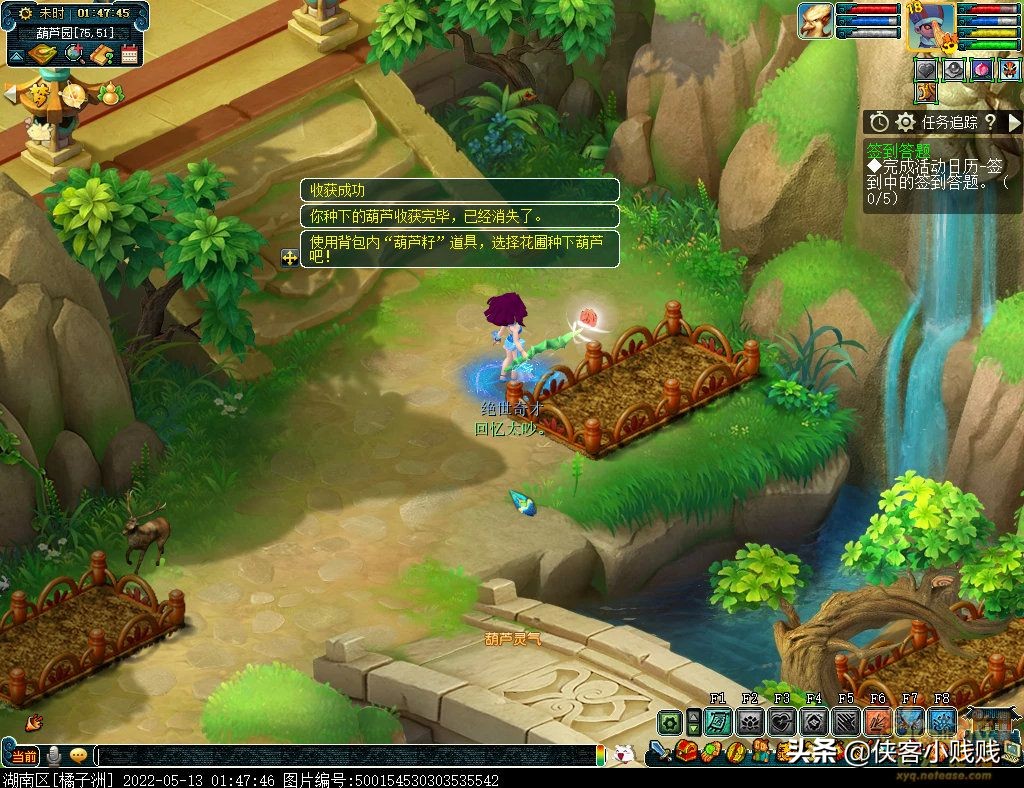Activate the F6 orange skill slot
Image resolution: width=1024 pixels, height=788 pixels.
878,722
